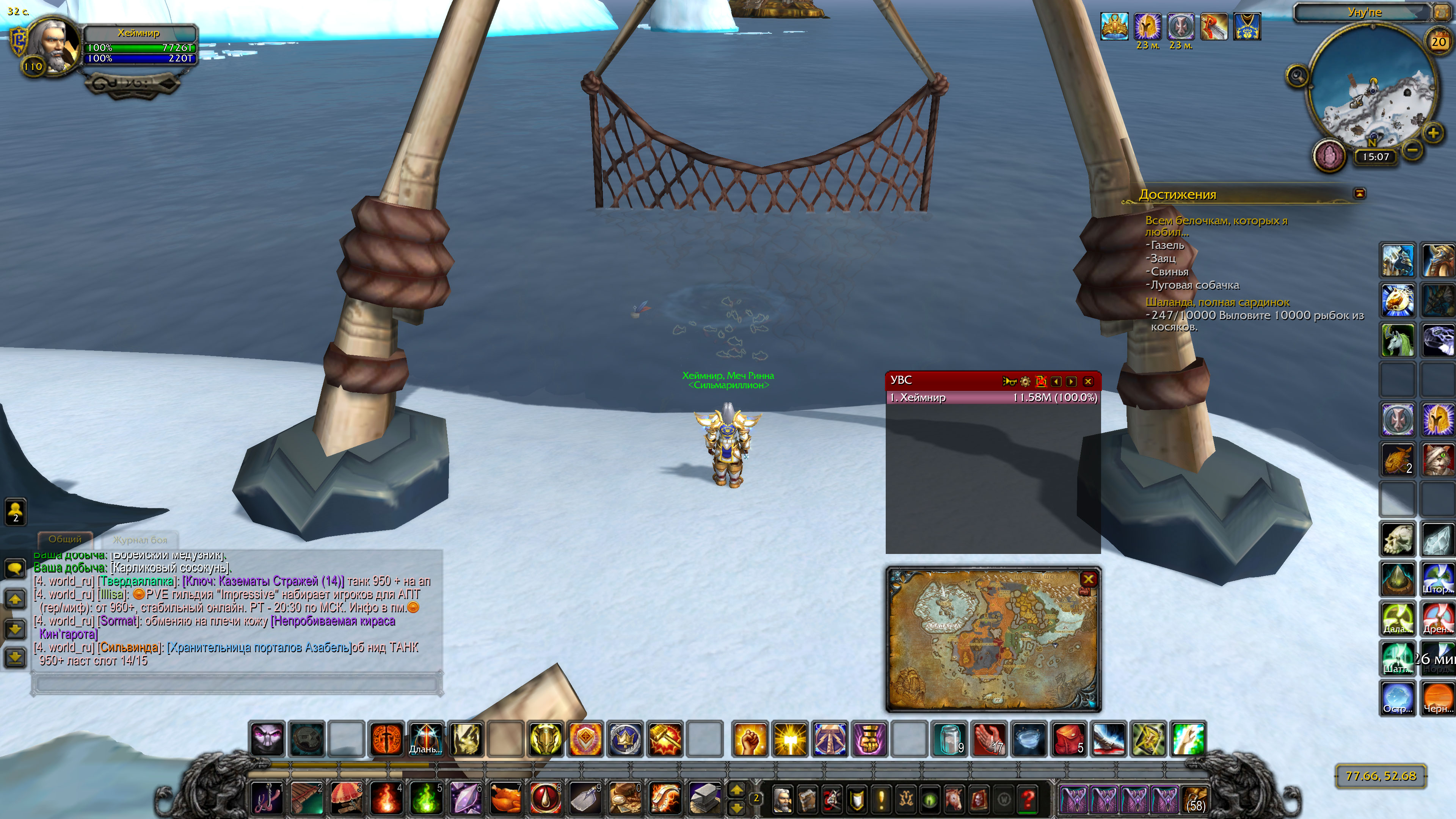Close the Northrend map window
The image size is (1456, 819).
click(x=1088, y=579)
